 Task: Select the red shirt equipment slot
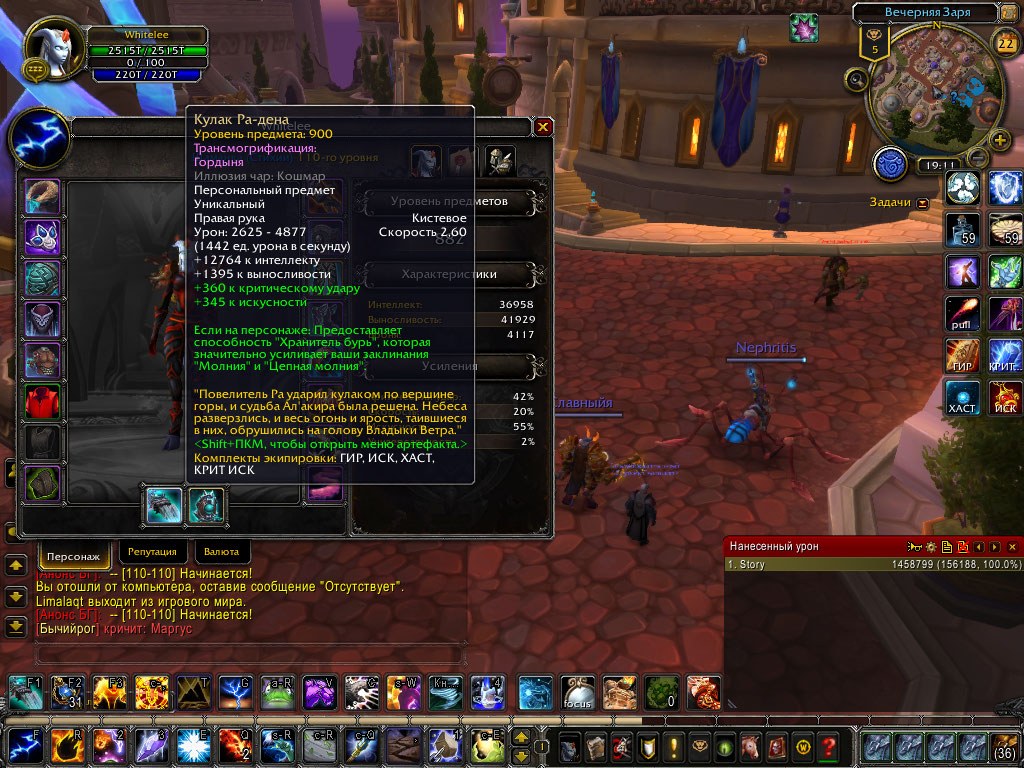(43, 402)
